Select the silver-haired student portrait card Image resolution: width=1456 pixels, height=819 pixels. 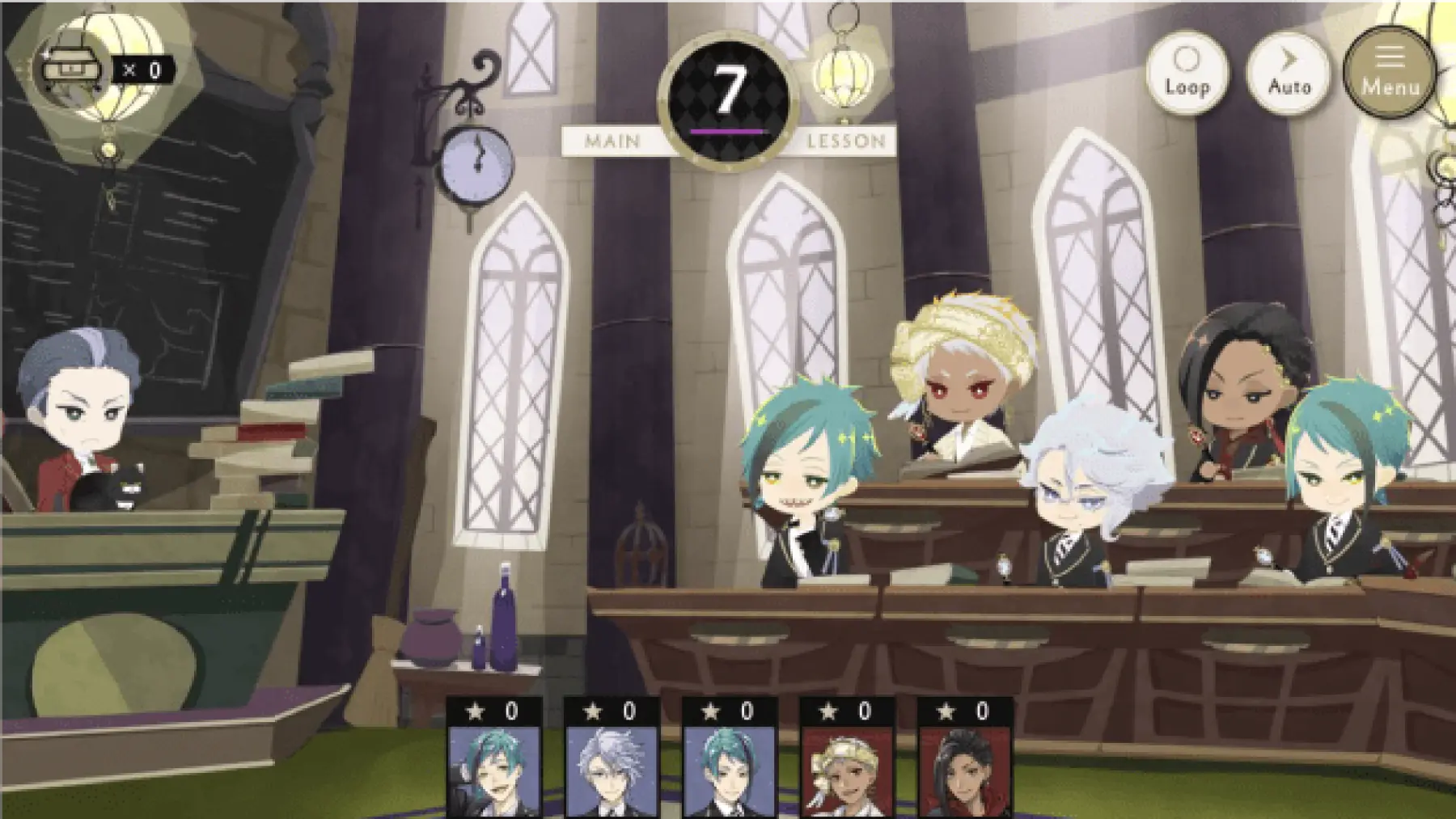(612, 768)
